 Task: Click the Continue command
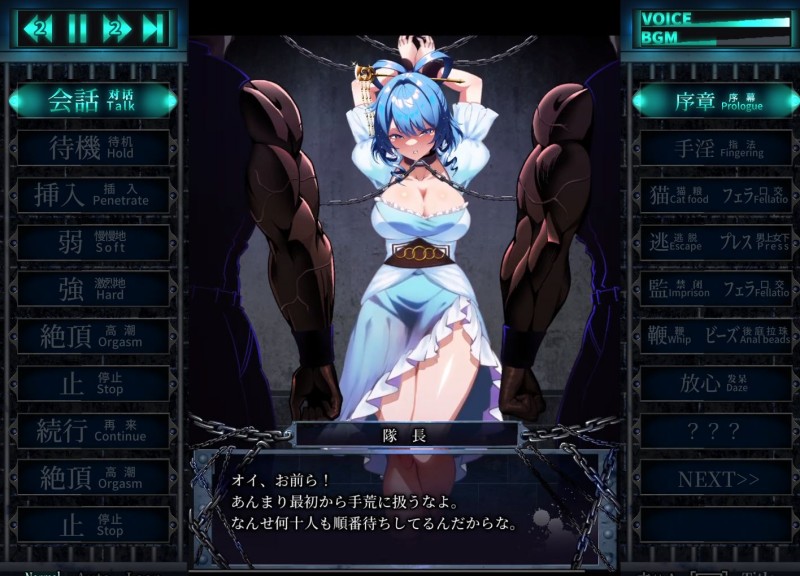pyautogui.click(x=95, y=431)
